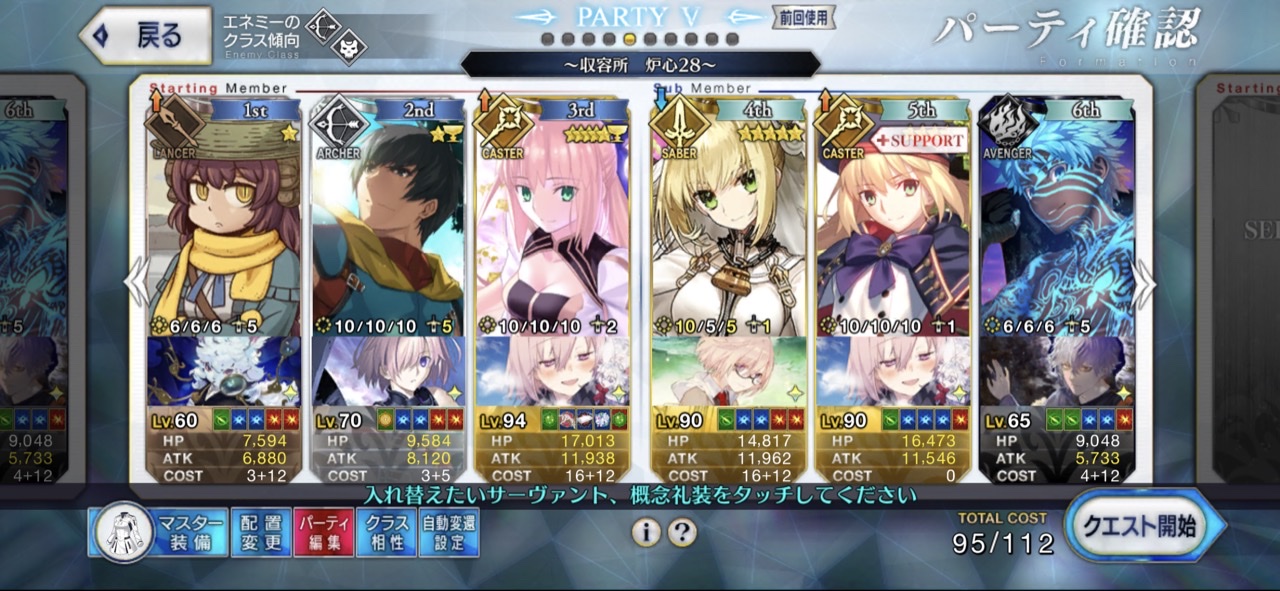Switch to next party with right arrow
Viewport: 1280px width, 591px height.
(x=1143, y=285)
